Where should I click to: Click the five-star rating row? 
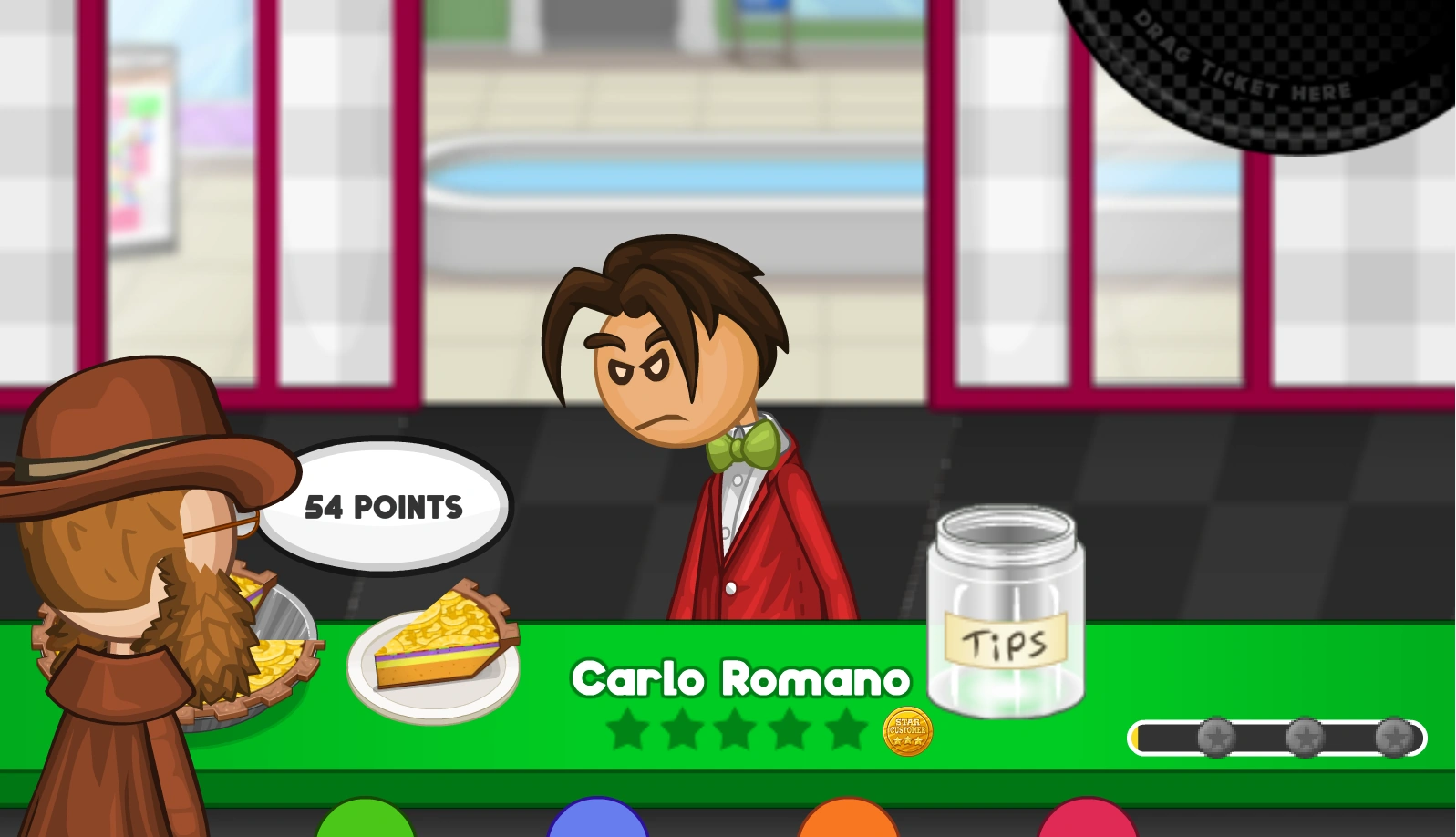pyautogui.click(x=736, y=729)
